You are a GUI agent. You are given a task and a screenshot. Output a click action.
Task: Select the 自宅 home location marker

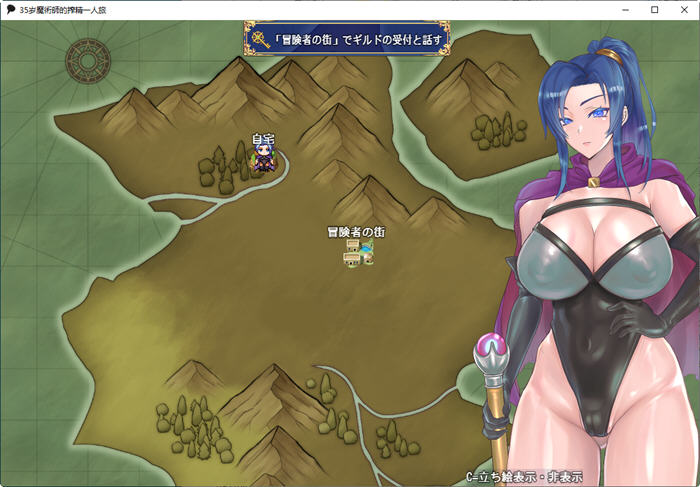263,158
